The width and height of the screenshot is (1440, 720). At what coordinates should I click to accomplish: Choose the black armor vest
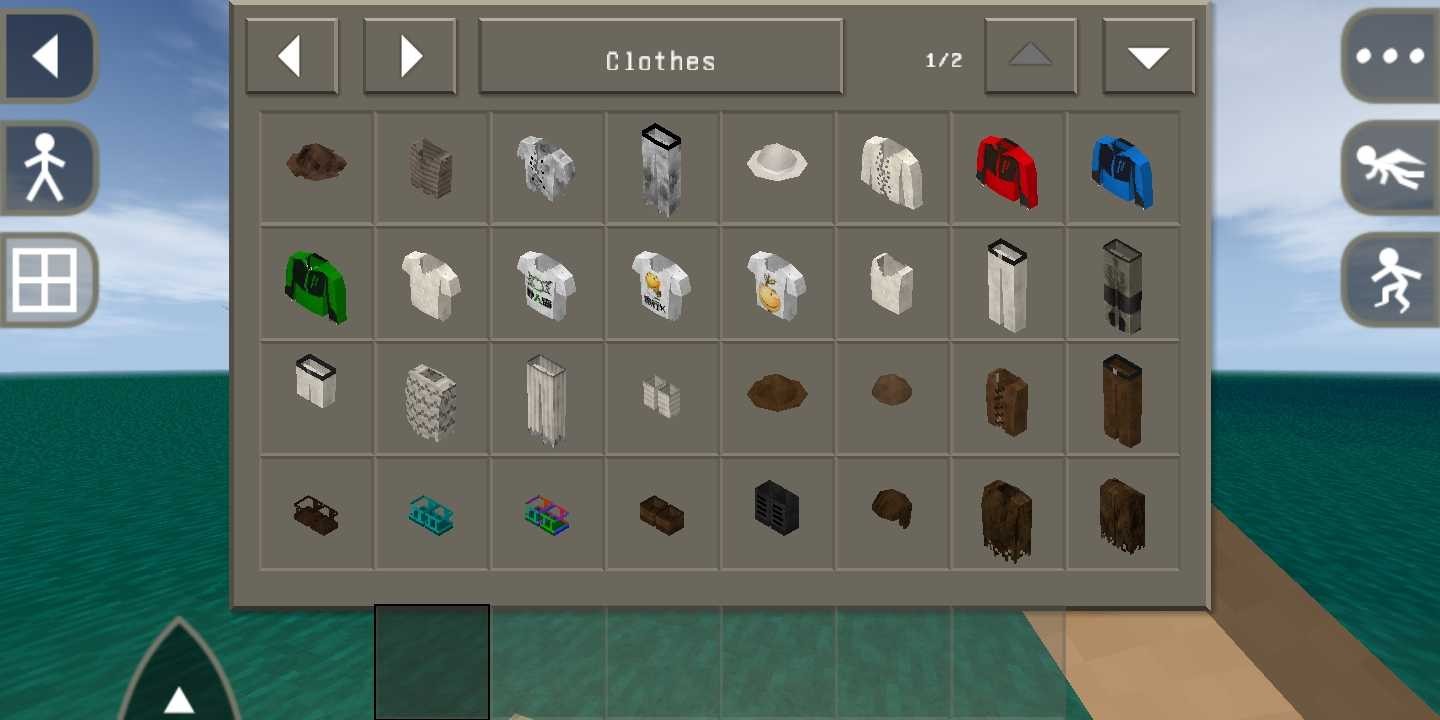click(x=777, y=506)
